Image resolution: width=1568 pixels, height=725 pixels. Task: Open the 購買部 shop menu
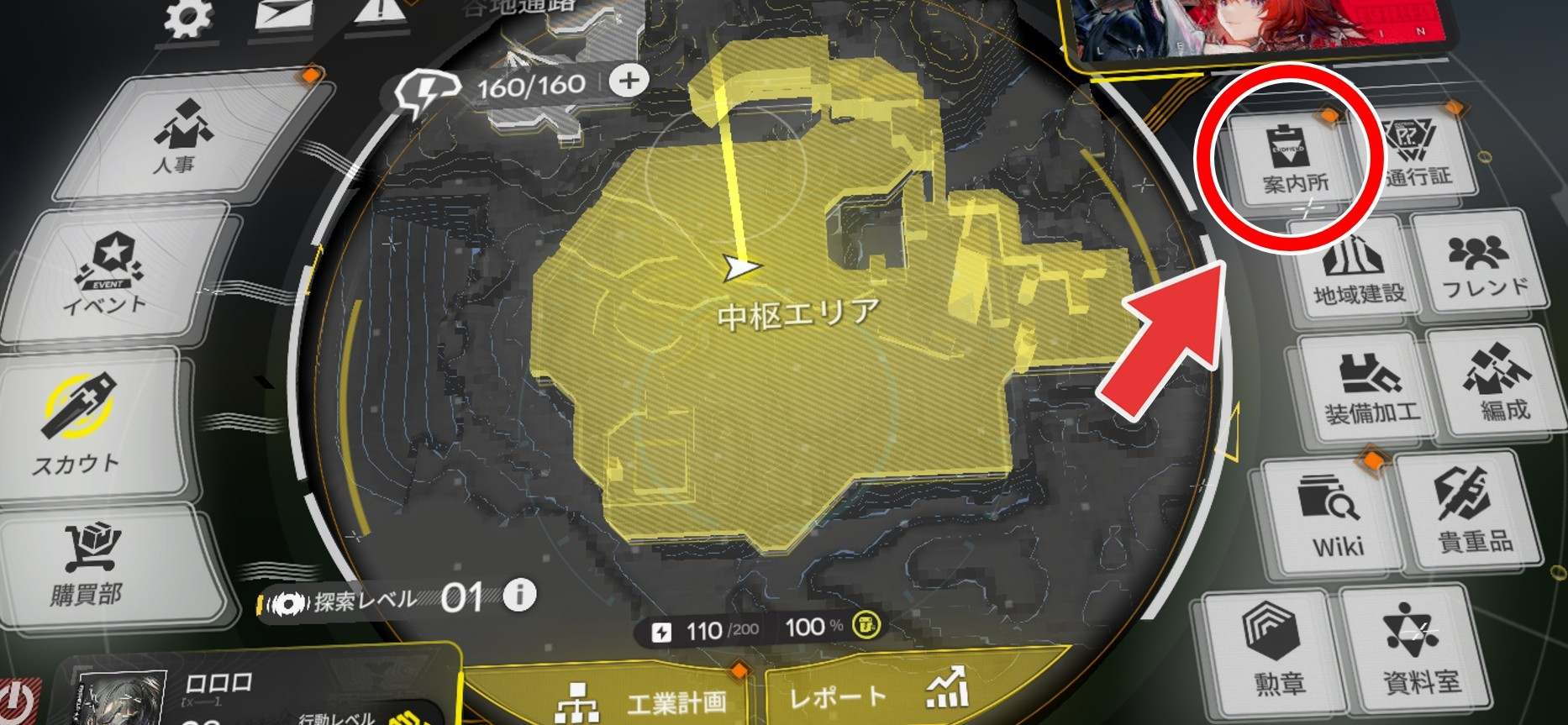tap(88, 563)
